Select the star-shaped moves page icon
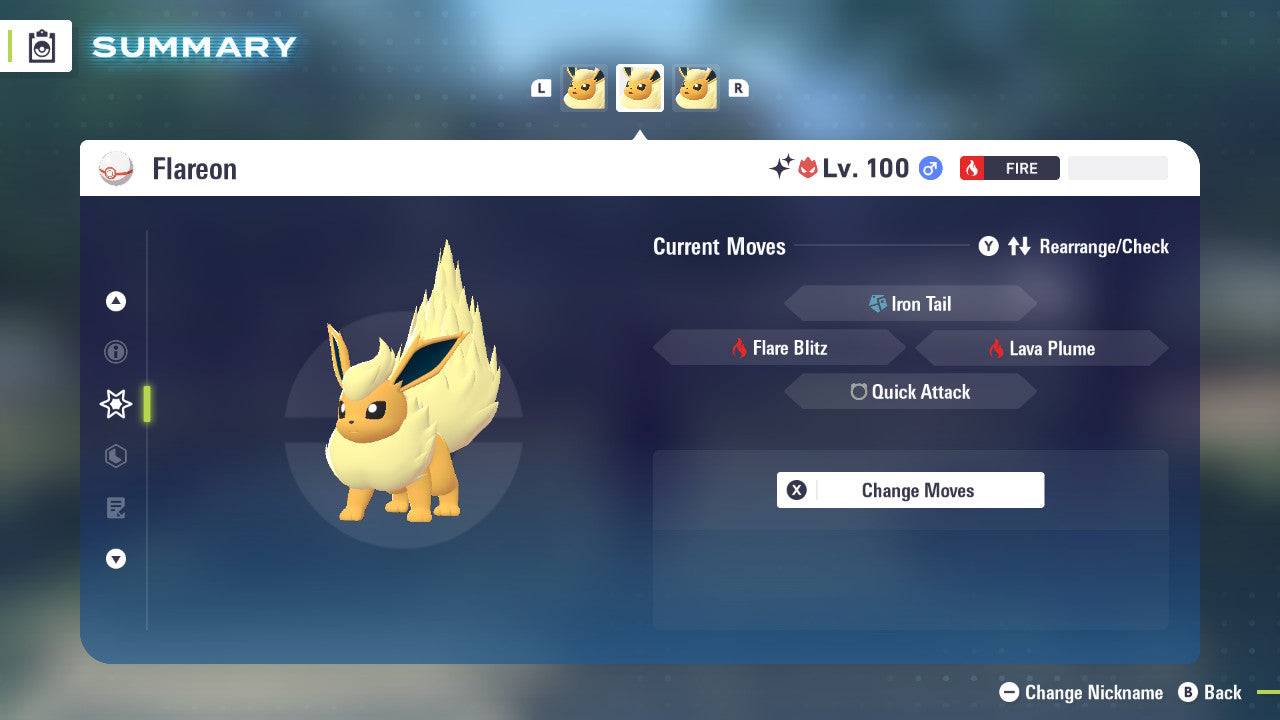Image resolution: width=1280 pixels, height=720 pixels. (x=115, y=404)
